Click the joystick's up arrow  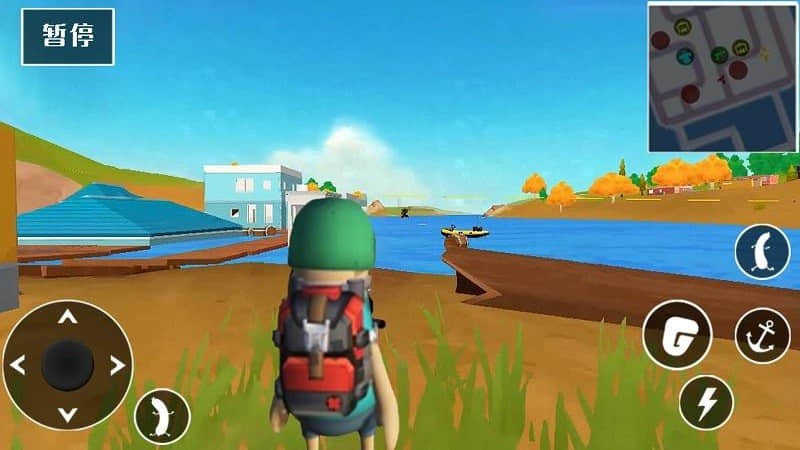(x=67, y=318)
